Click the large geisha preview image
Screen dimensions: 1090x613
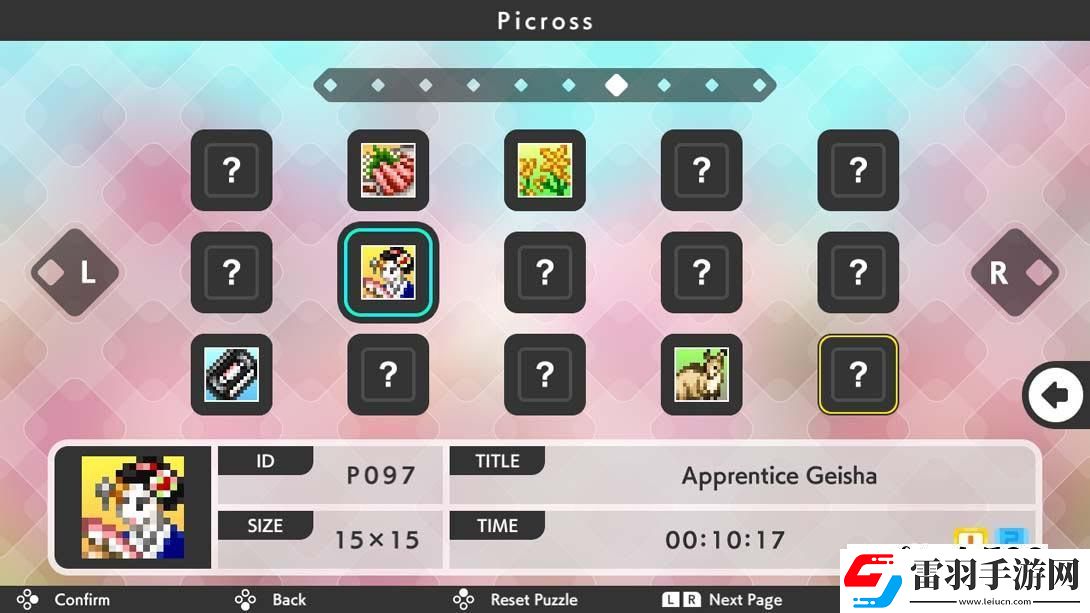pyautogui.click(x=133, y=507)
